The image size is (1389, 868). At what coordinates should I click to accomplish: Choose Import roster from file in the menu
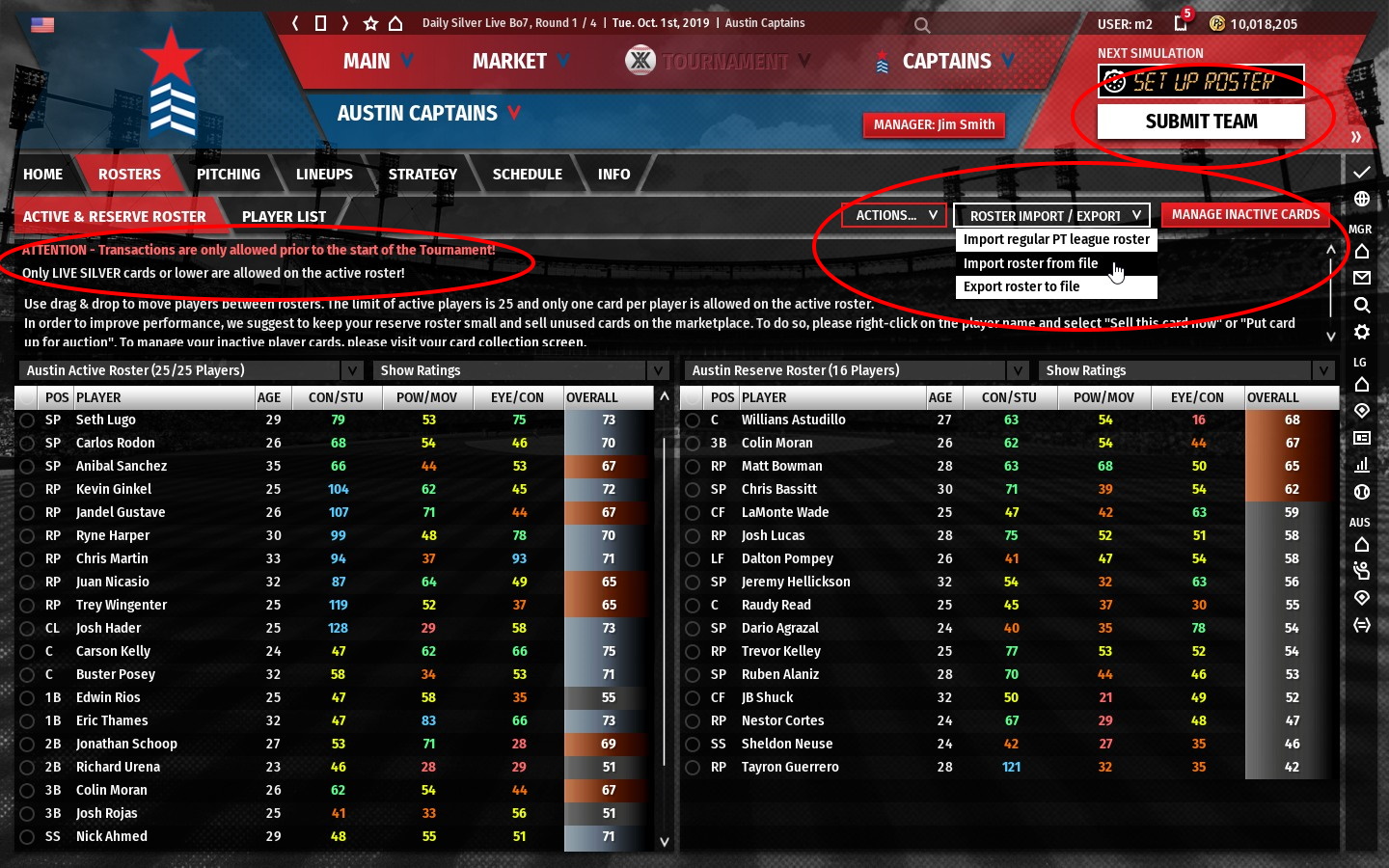pos(1032,263)
